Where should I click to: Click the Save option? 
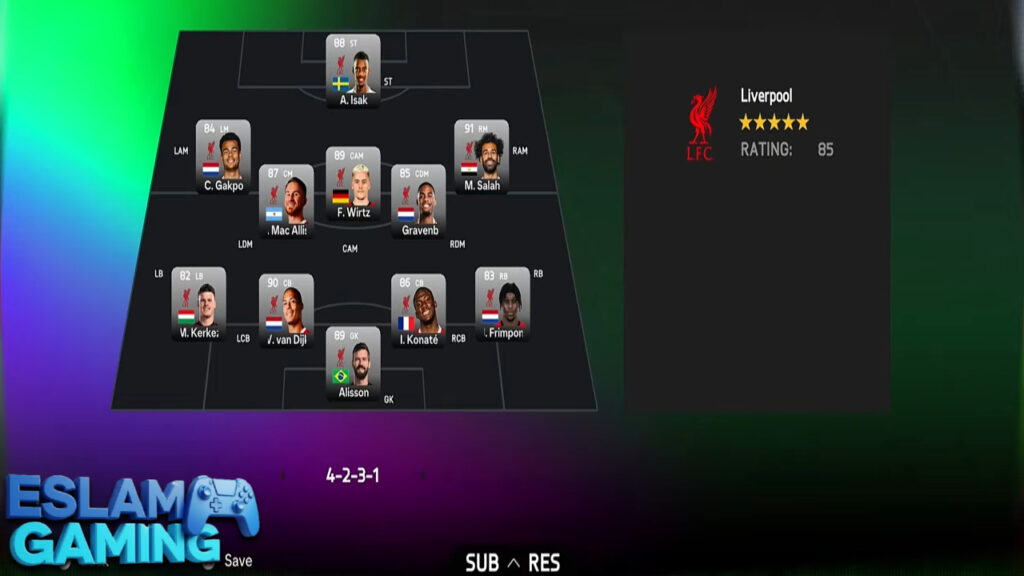(238, 561)
